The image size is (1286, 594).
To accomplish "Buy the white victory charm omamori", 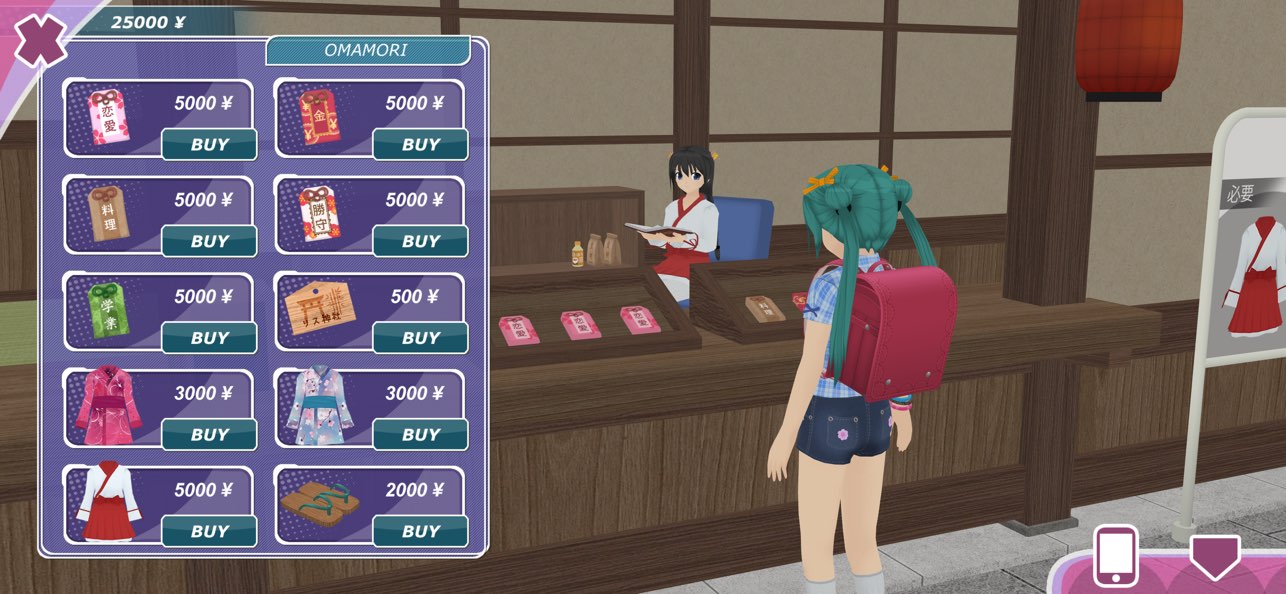I will (421, 242).
